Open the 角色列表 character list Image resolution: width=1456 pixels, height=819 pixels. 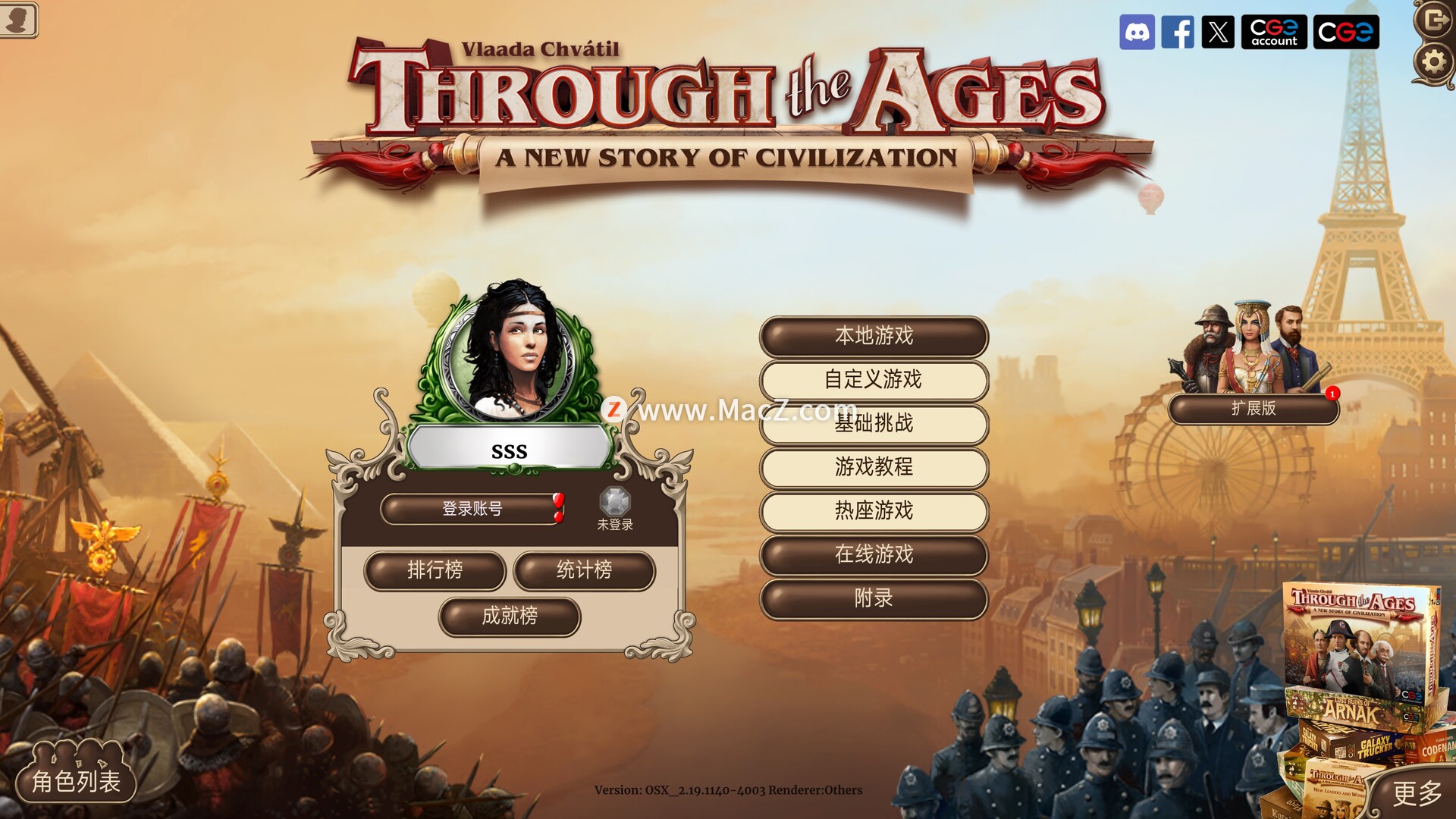click(x=76, y=780)
